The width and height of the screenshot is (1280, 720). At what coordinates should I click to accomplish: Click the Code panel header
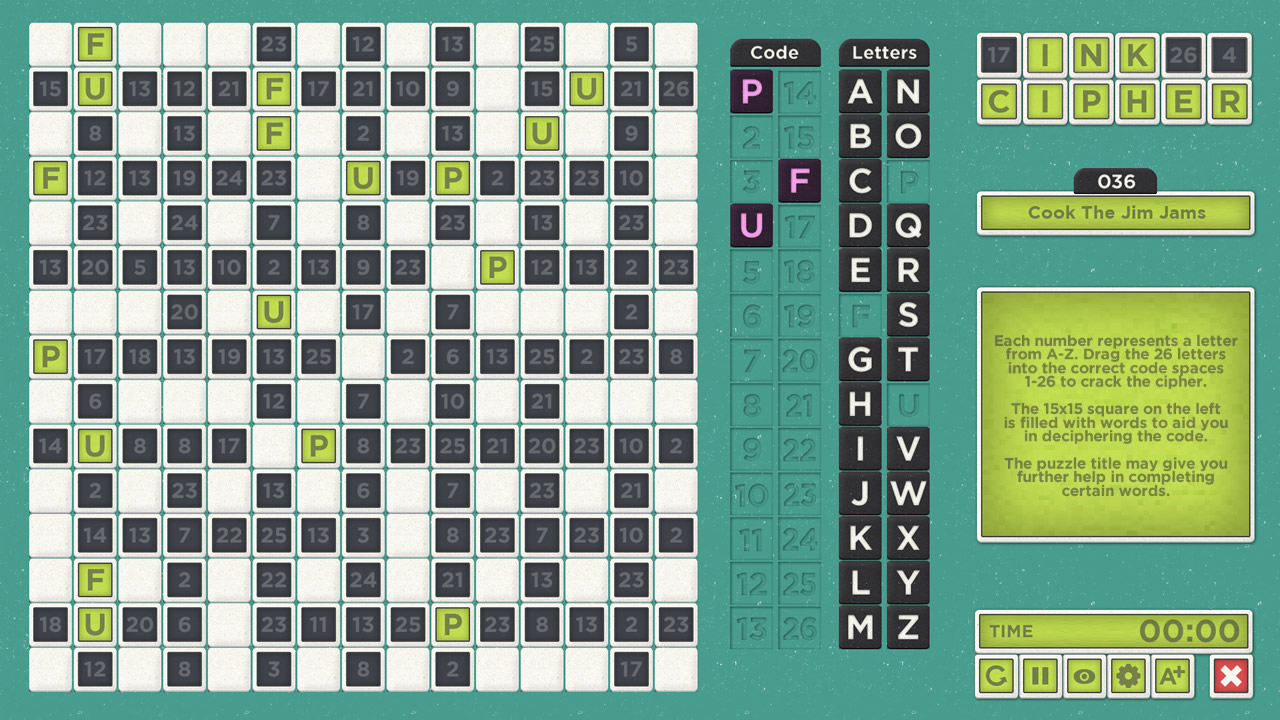[x=775, y=52]
